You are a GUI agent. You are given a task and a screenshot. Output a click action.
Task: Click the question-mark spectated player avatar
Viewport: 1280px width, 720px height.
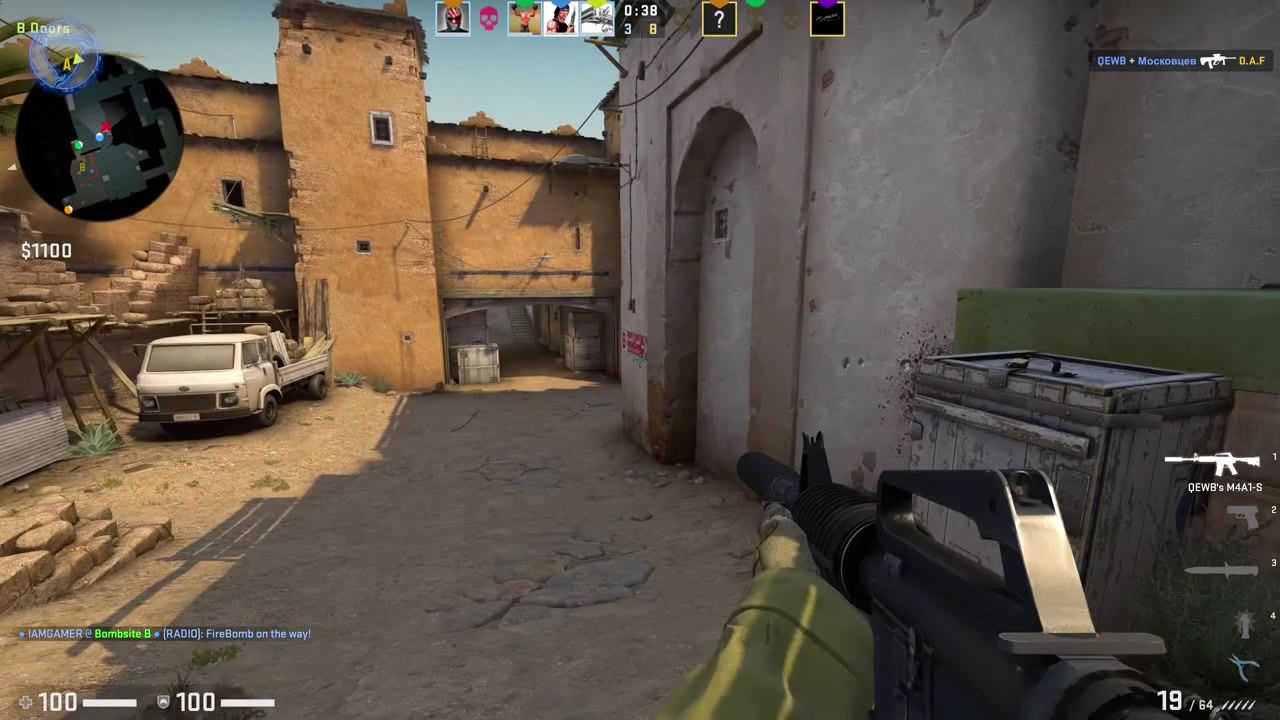720,20
